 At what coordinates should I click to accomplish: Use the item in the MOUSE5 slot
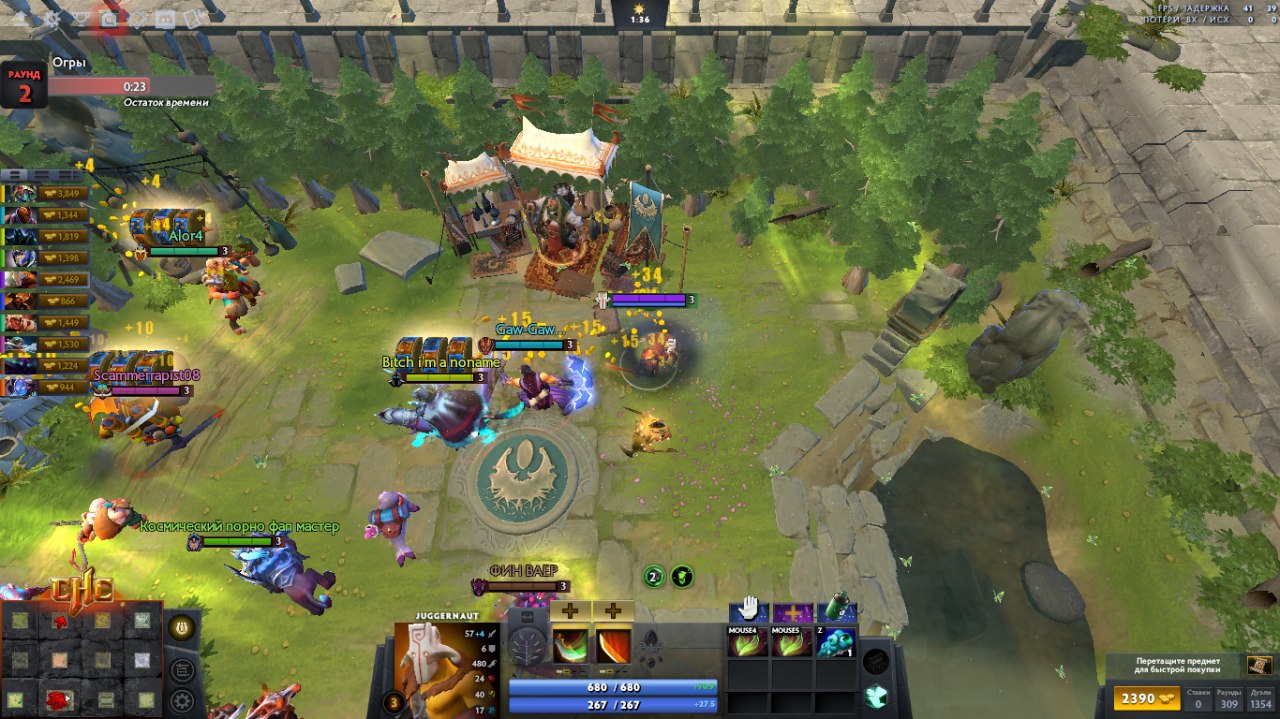point(791,643)
